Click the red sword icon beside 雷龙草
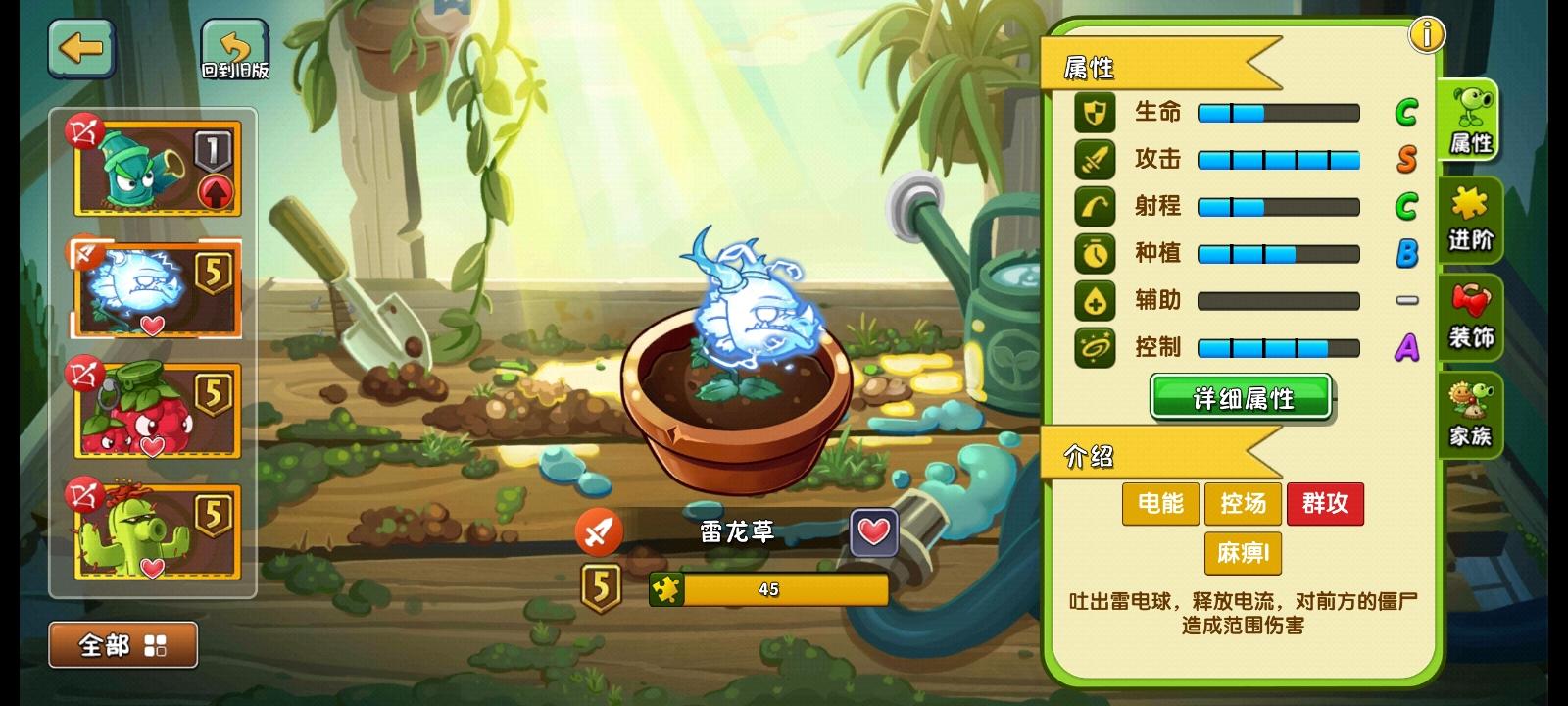Viewport: 1568px width, 706px height. tap(600, 530)
